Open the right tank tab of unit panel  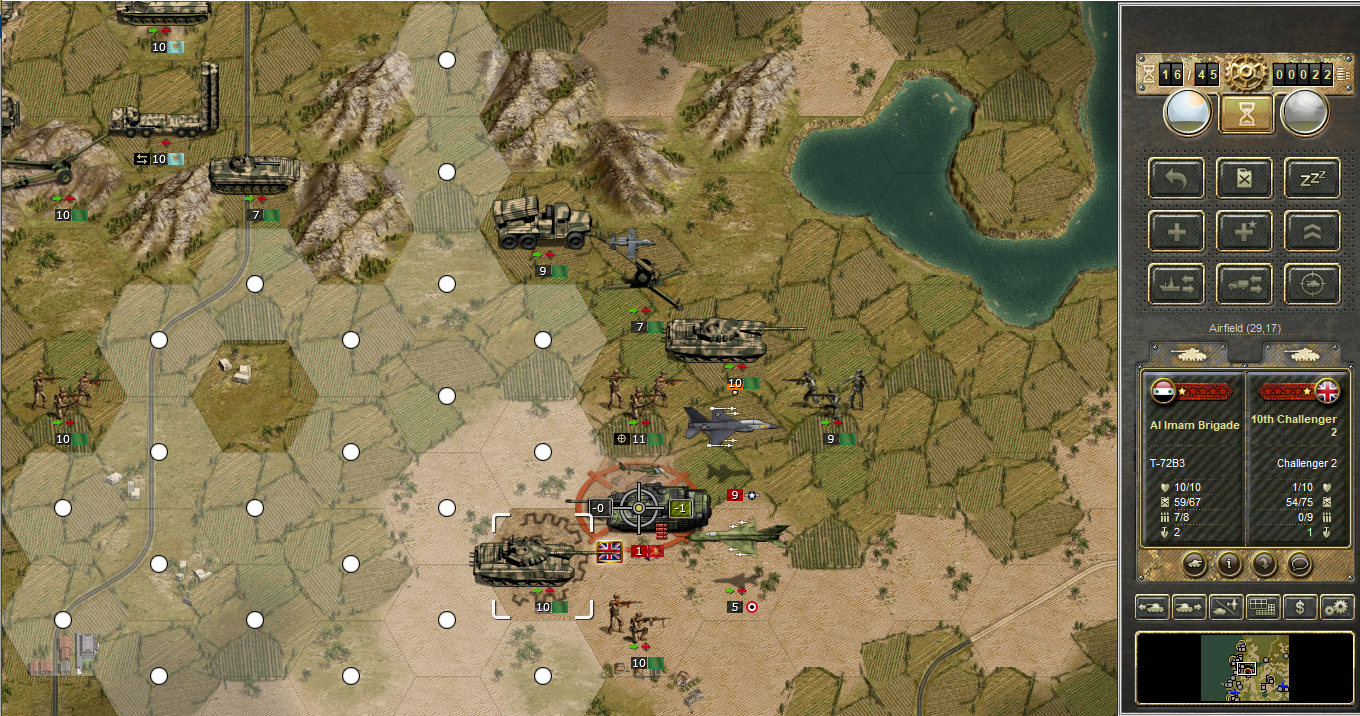1301,353
